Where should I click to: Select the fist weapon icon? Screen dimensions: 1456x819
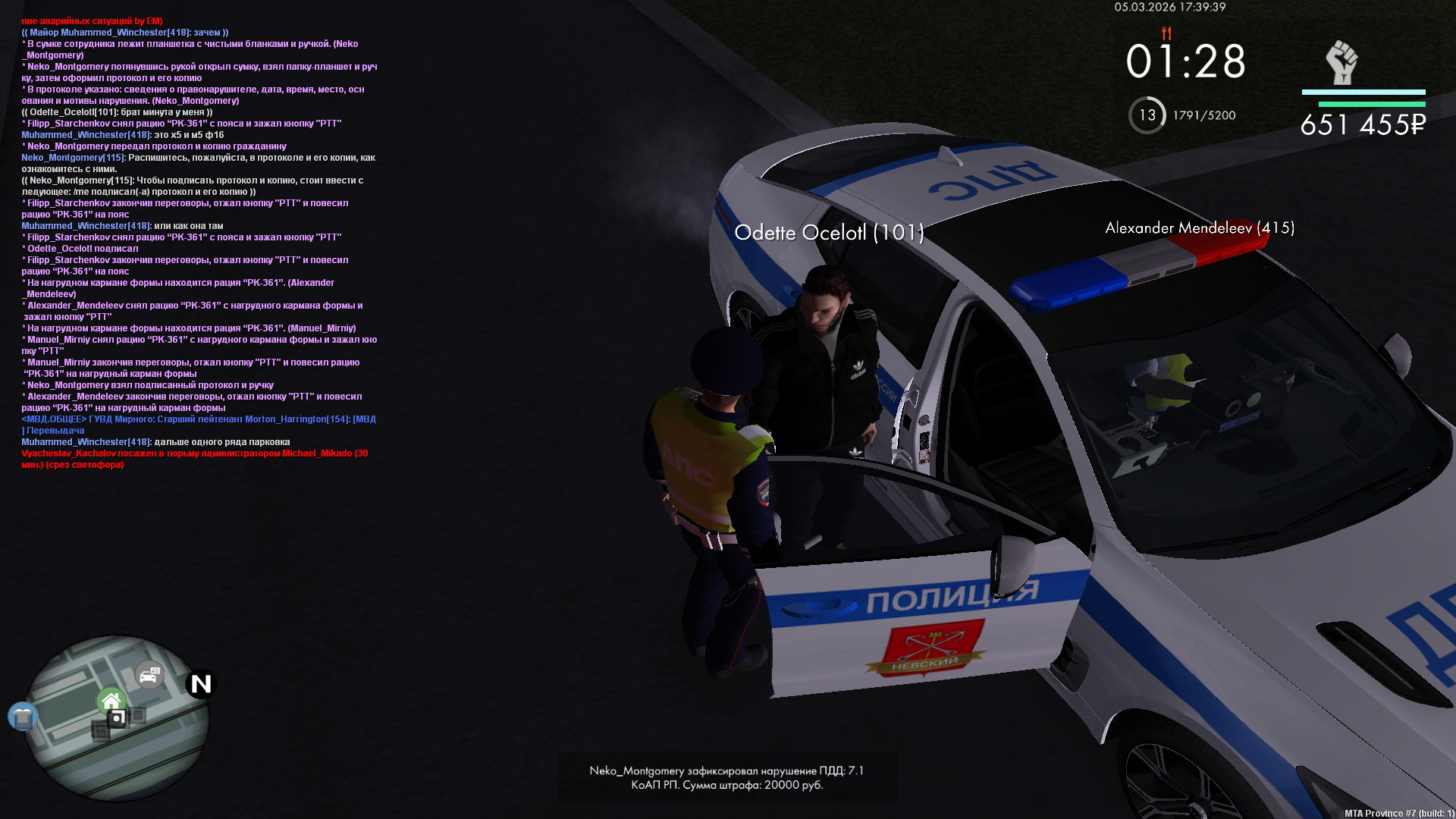[1341, 62]
